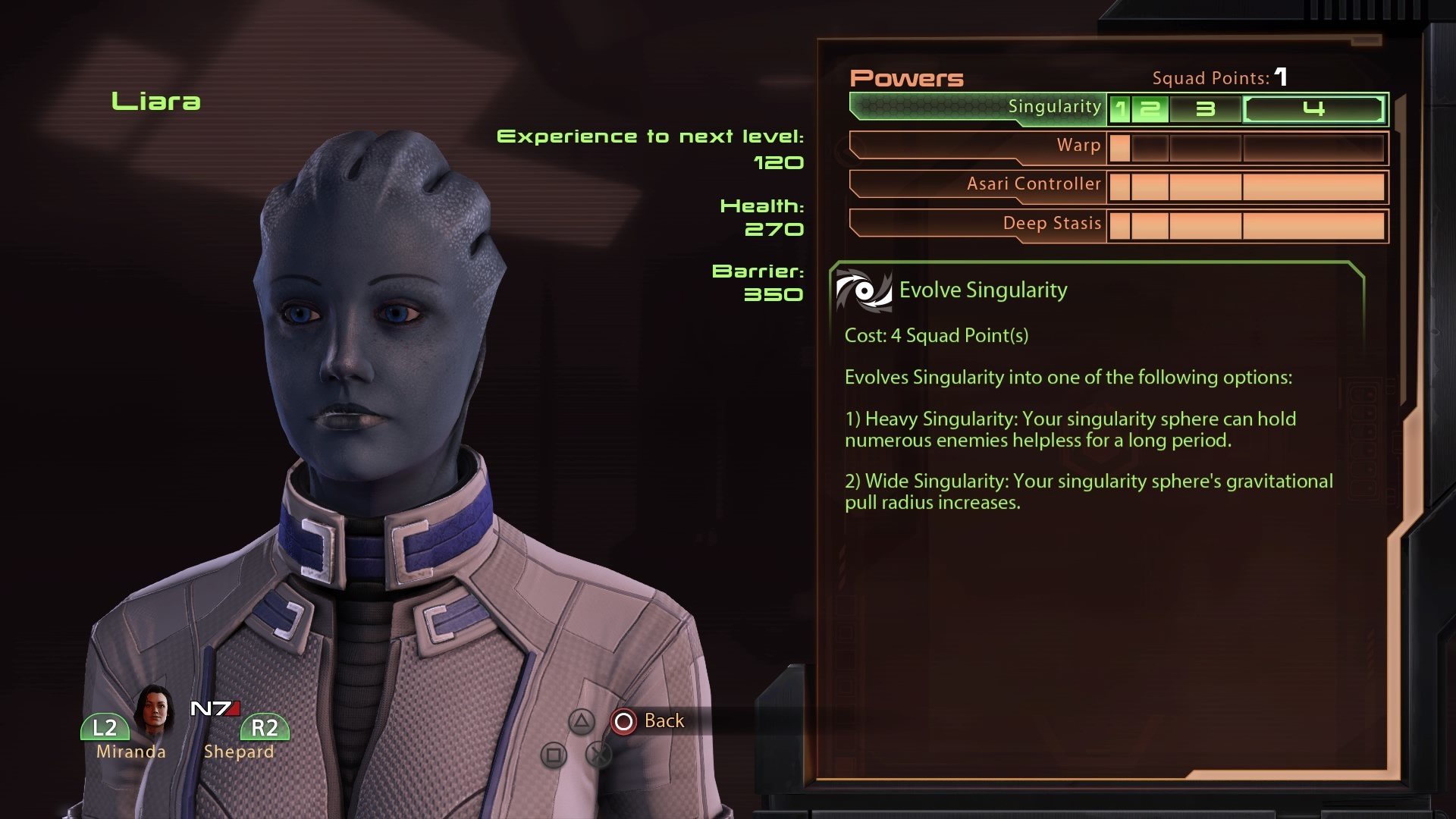Viewport: 1456px width, 819px height.
Task: Expand the Warp power entry
Action: point(1080,146)
